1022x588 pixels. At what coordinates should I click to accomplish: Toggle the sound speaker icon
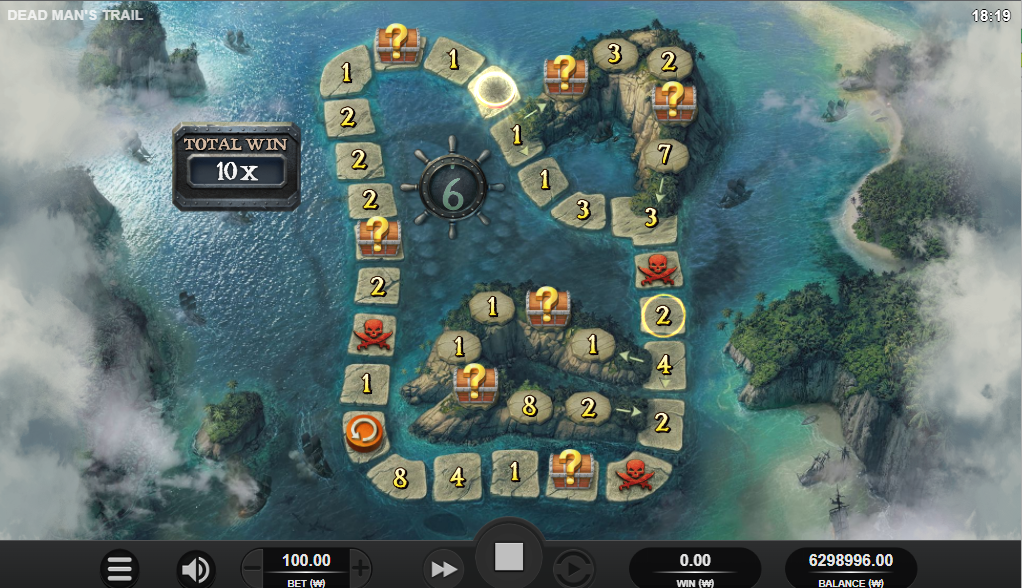(x=196, y=569)
